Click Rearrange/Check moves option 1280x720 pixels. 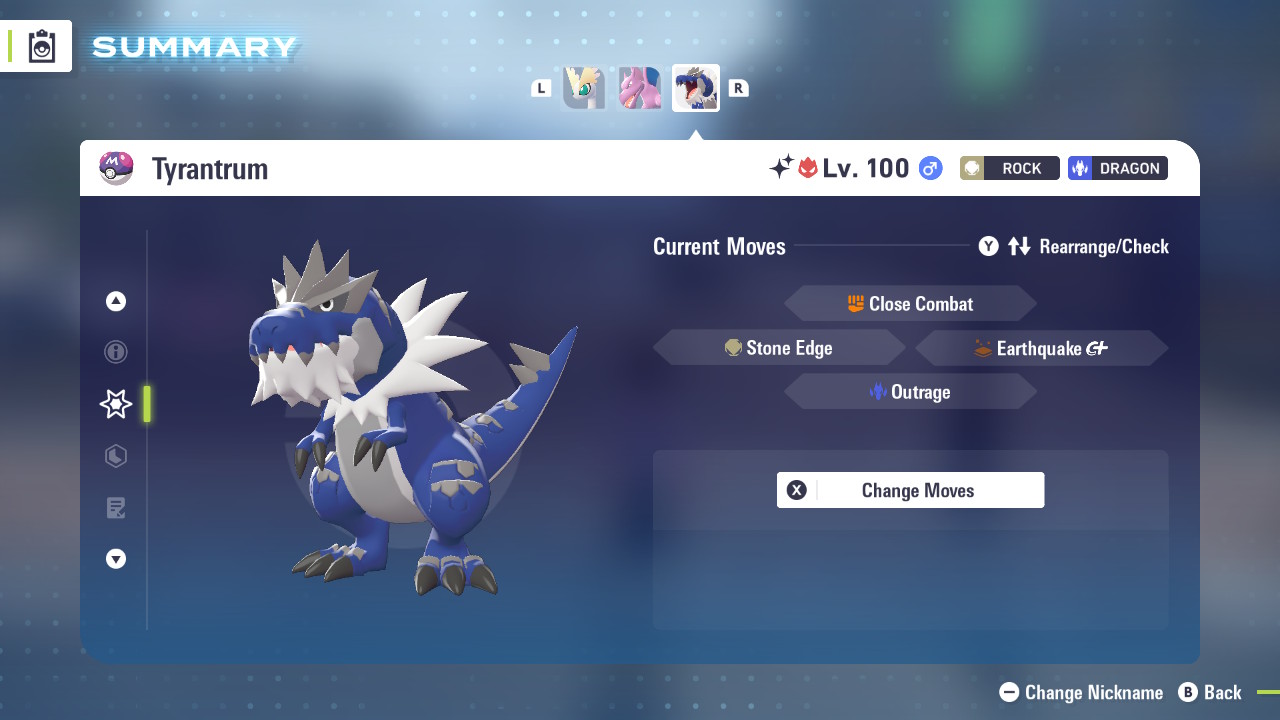tap(1074, 246)
